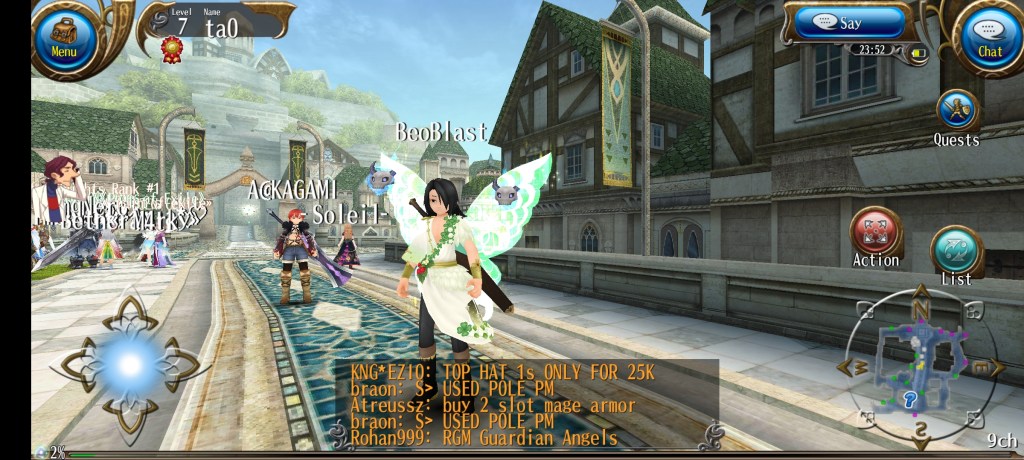The image size is (1024, 460).
Task: Open the teal List button
Action: point(956,250)
